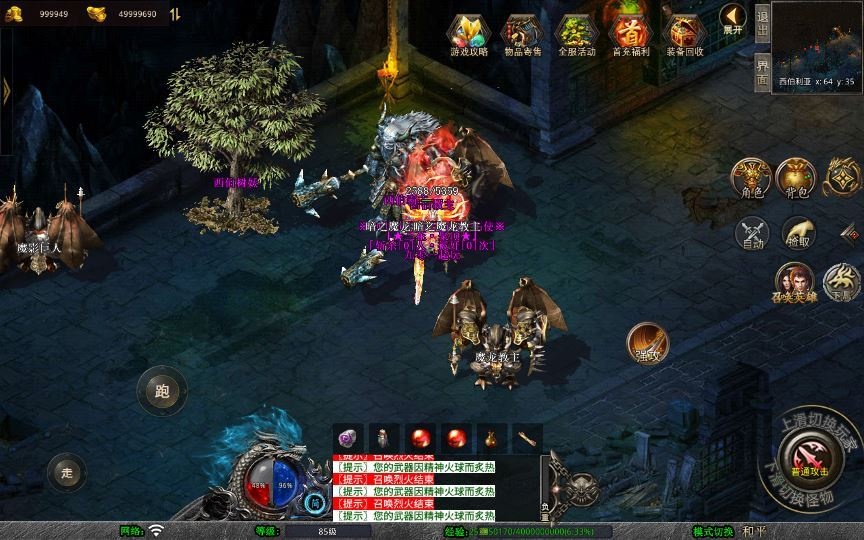Viewport: 864px width, 540px height.
Task: Use the 强攻 power attack skill
Action: 647,343
